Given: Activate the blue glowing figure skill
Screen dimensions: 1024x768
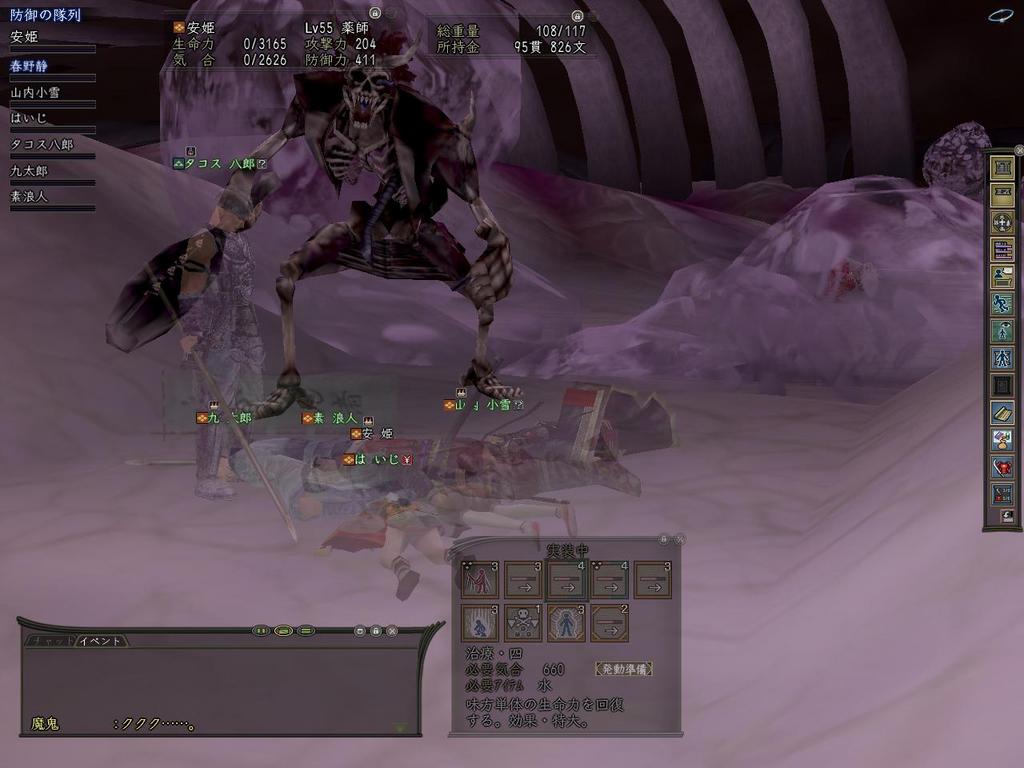Looking at the screenshot, I should click(x=567, y=622).
